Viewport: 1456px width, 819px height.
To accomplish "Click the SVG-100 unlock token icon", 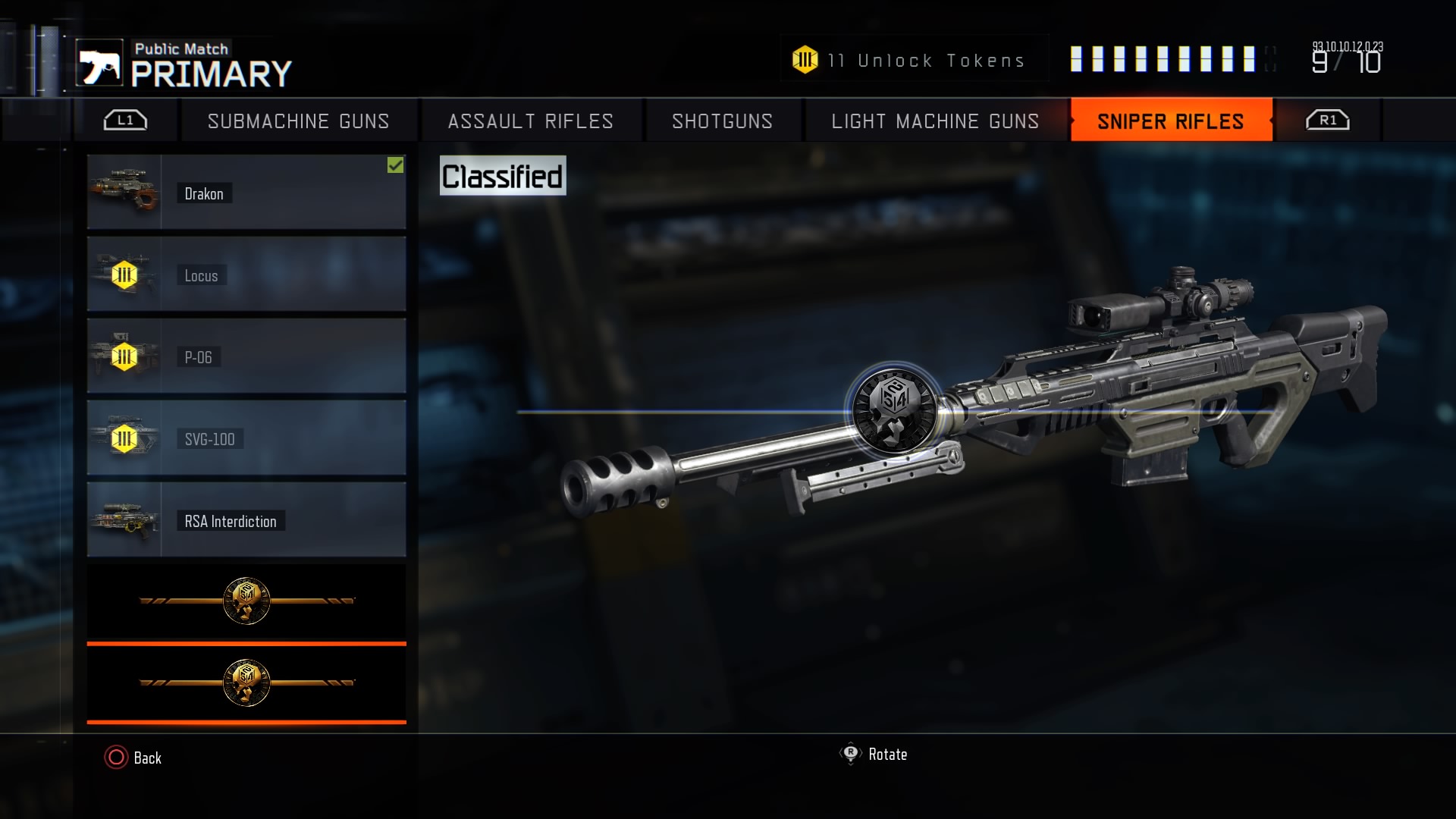I will click(124, 438).
